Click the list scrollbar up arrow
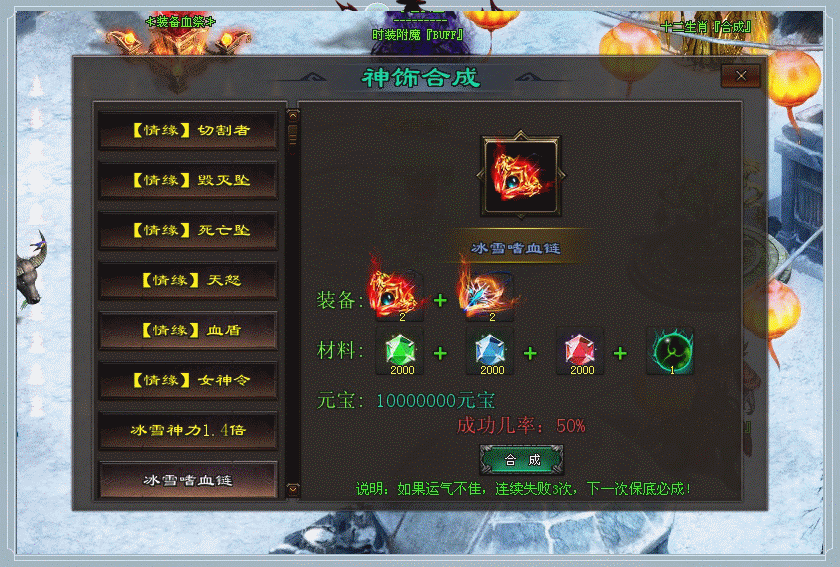840x567 pixels. coord(293,111)
